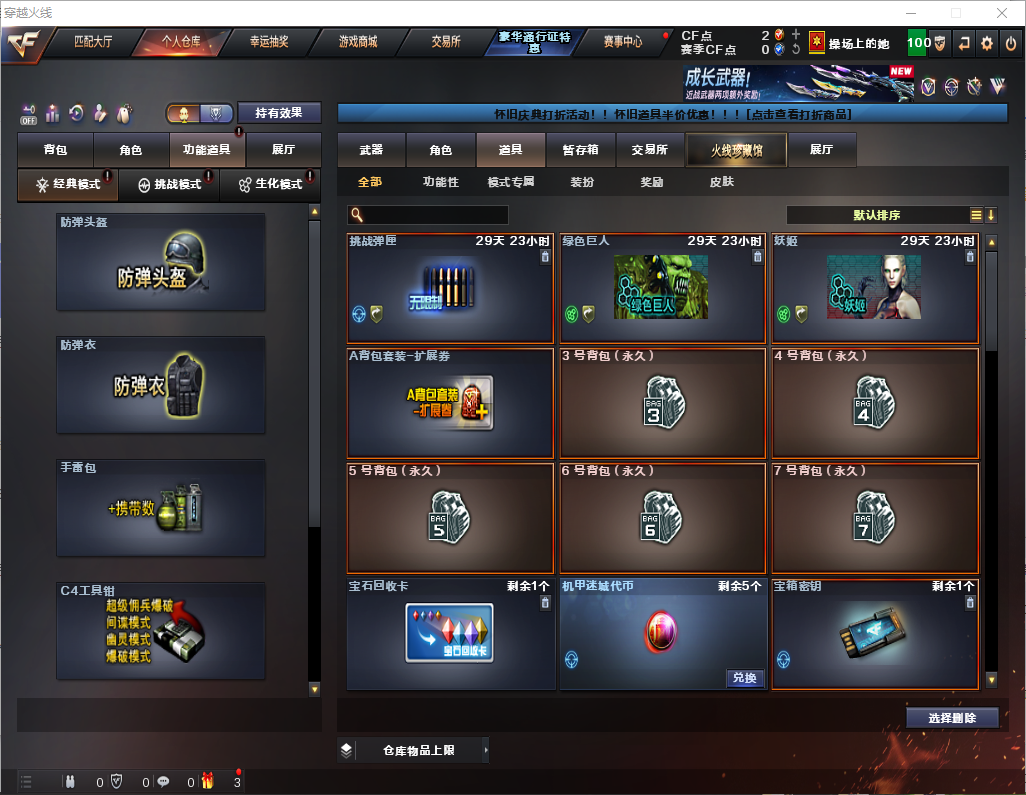Screen dimensions: 1026x795
Task: Select the 宝石回收卡 item
Action: pyautogui.click(x=450, y=634)
